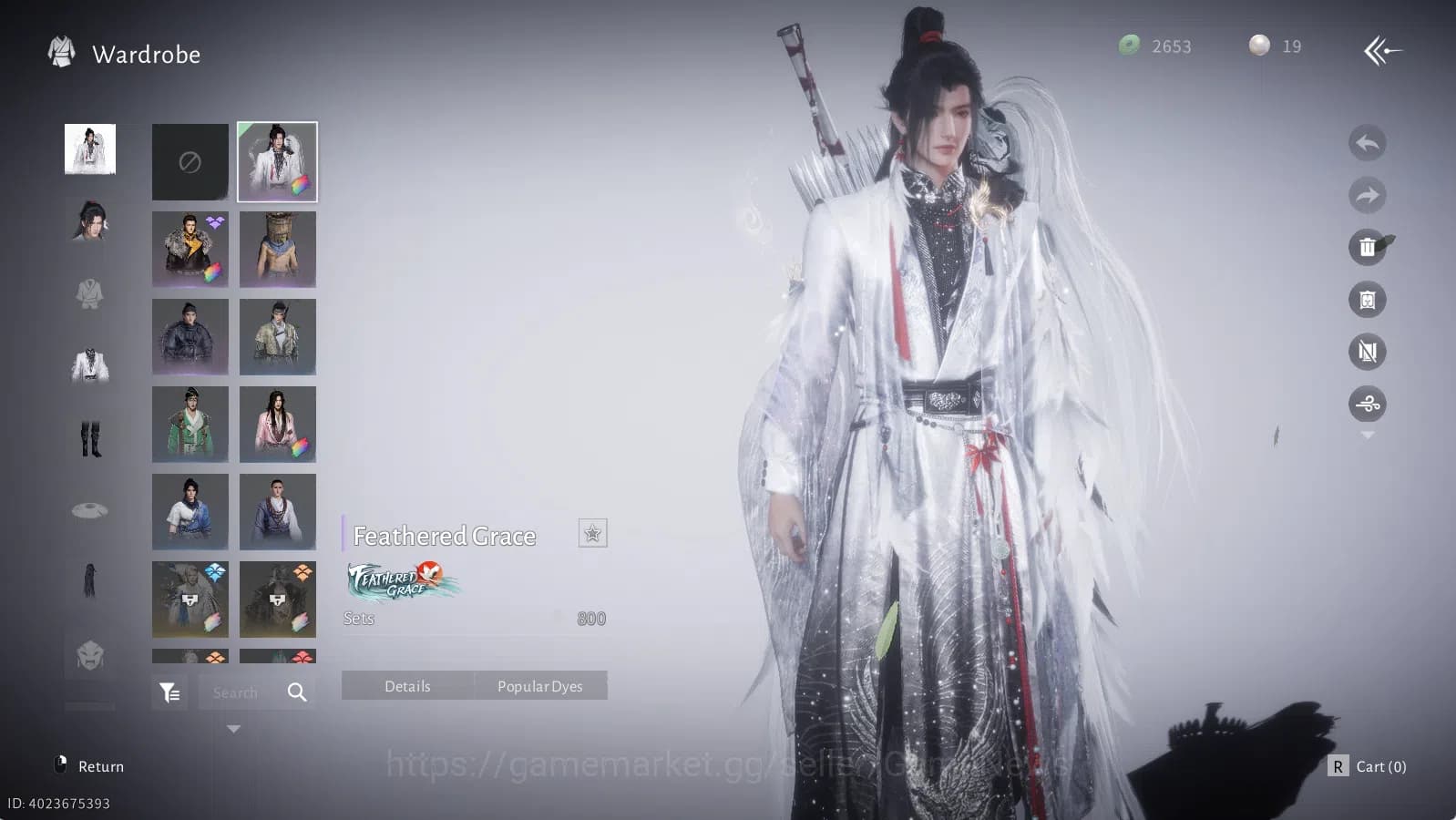This screenshot has height=820, width=1456.
Task: Click the redo arrow icon
Action: [x=1367, y=195]
